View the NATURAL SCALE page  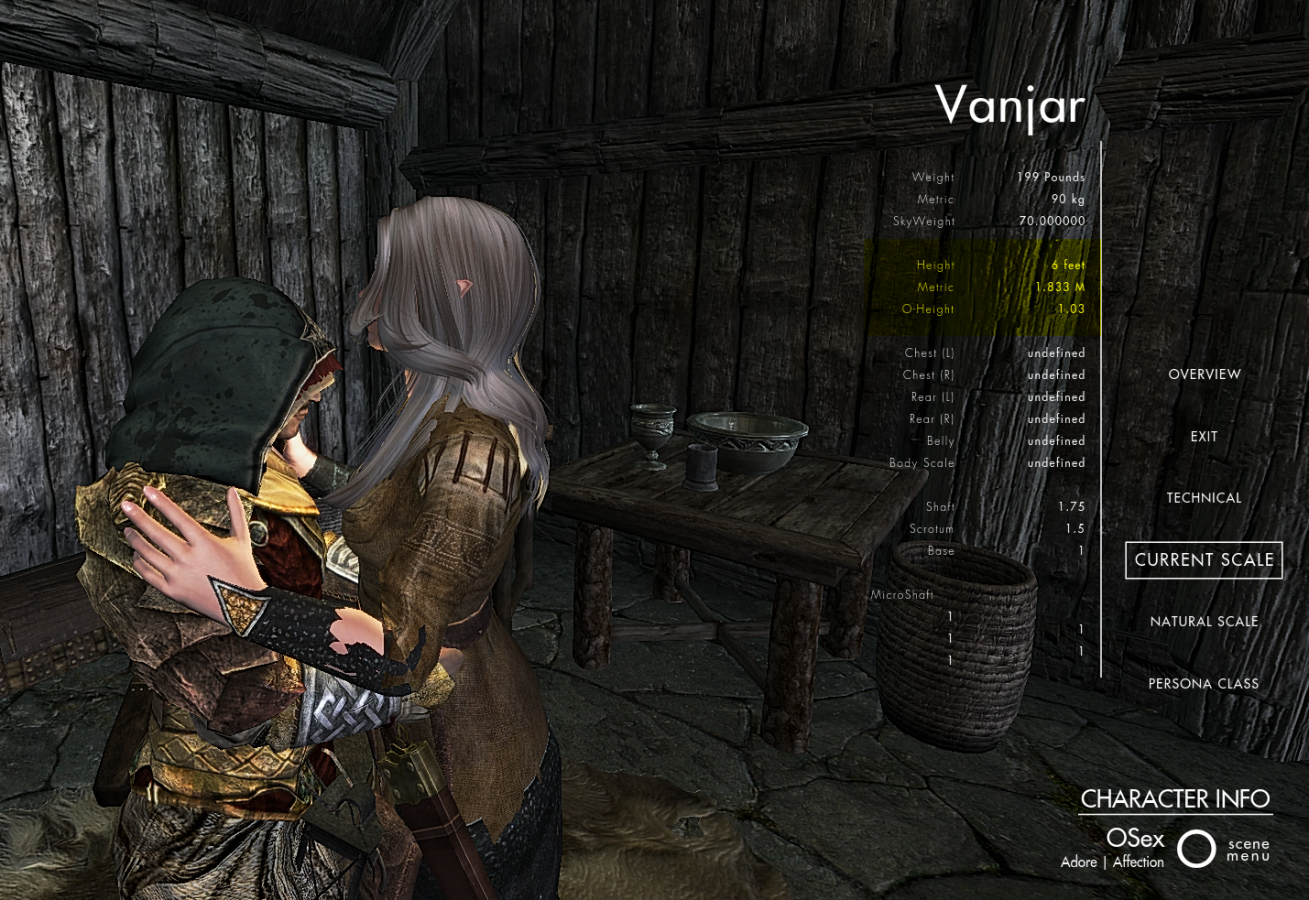[1204, 621]
